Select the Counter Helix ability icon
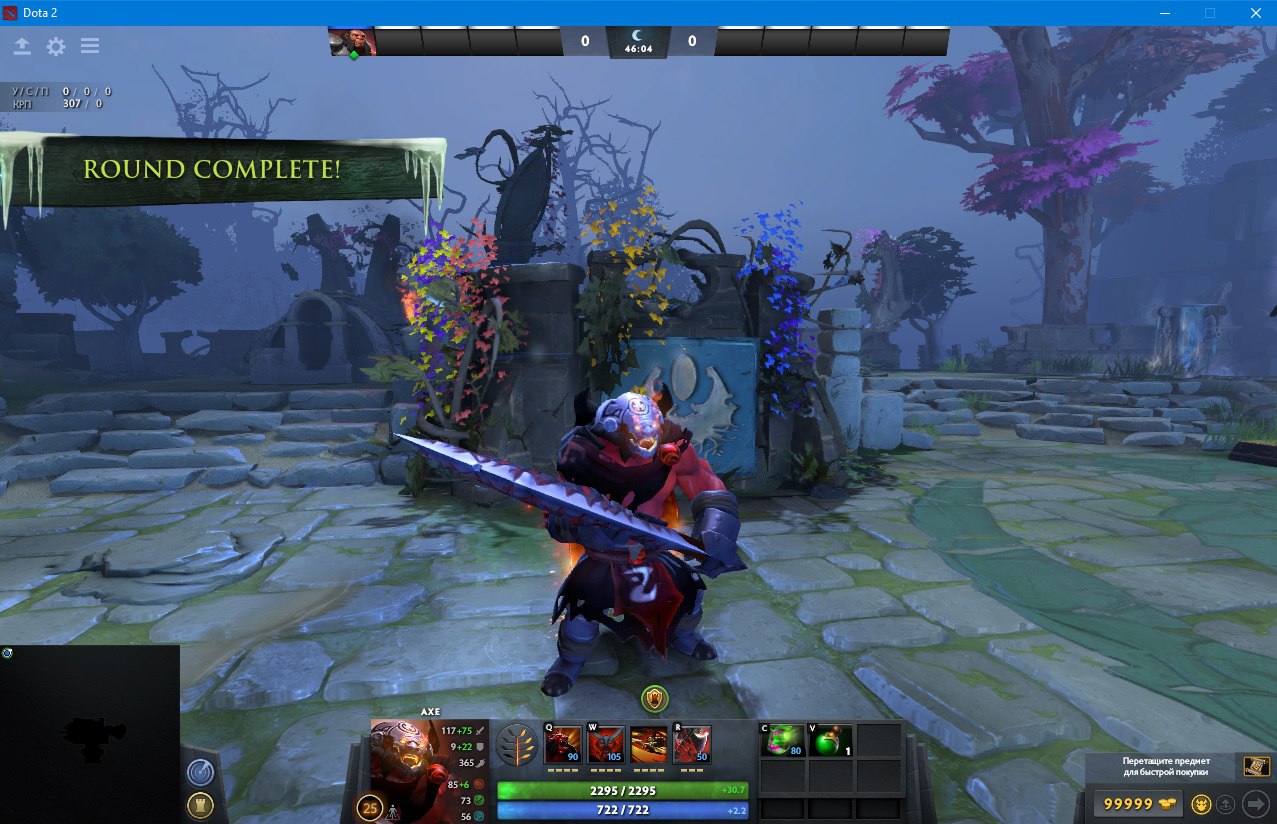 (x=649, y=745)
